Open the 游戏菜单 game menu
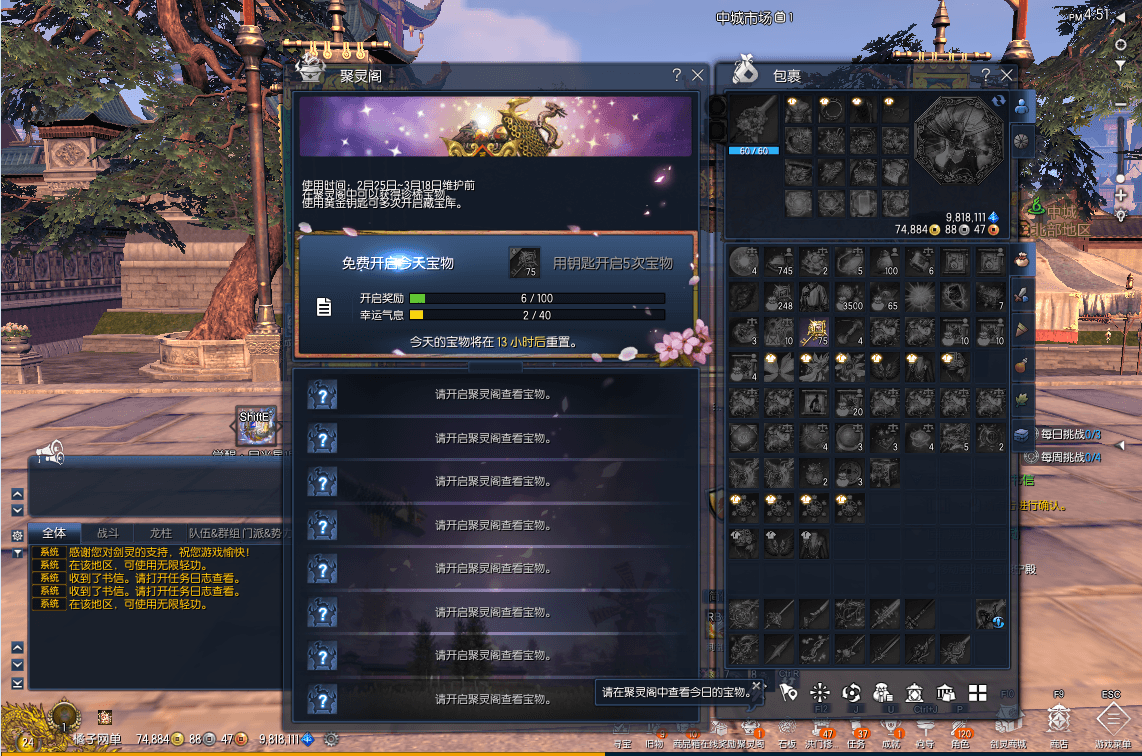The height and width of the screenshot is (756, 1142). [1112, 720]
